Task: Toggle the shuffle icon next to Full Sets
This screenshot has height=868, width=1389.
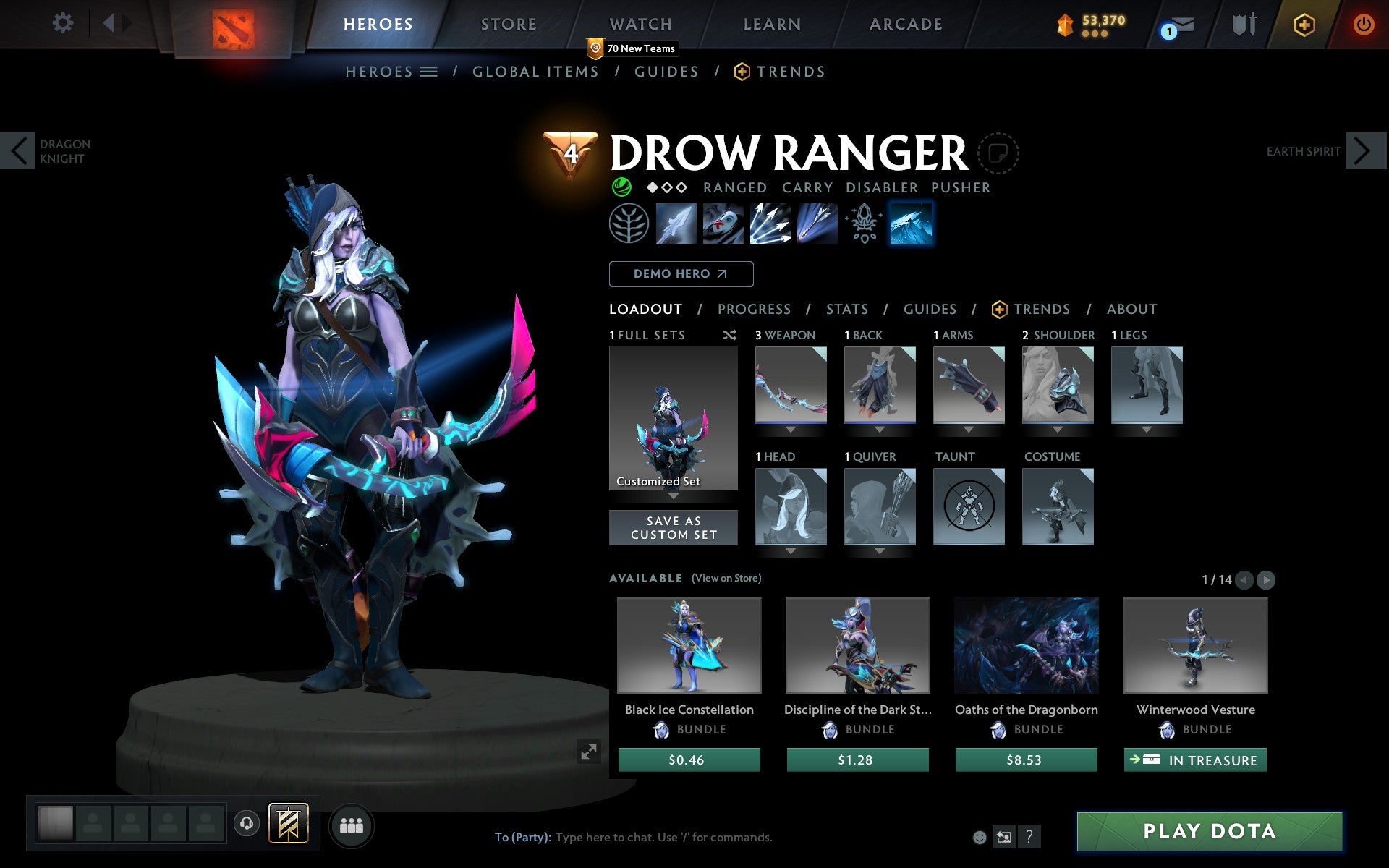Action: [729, 335]
